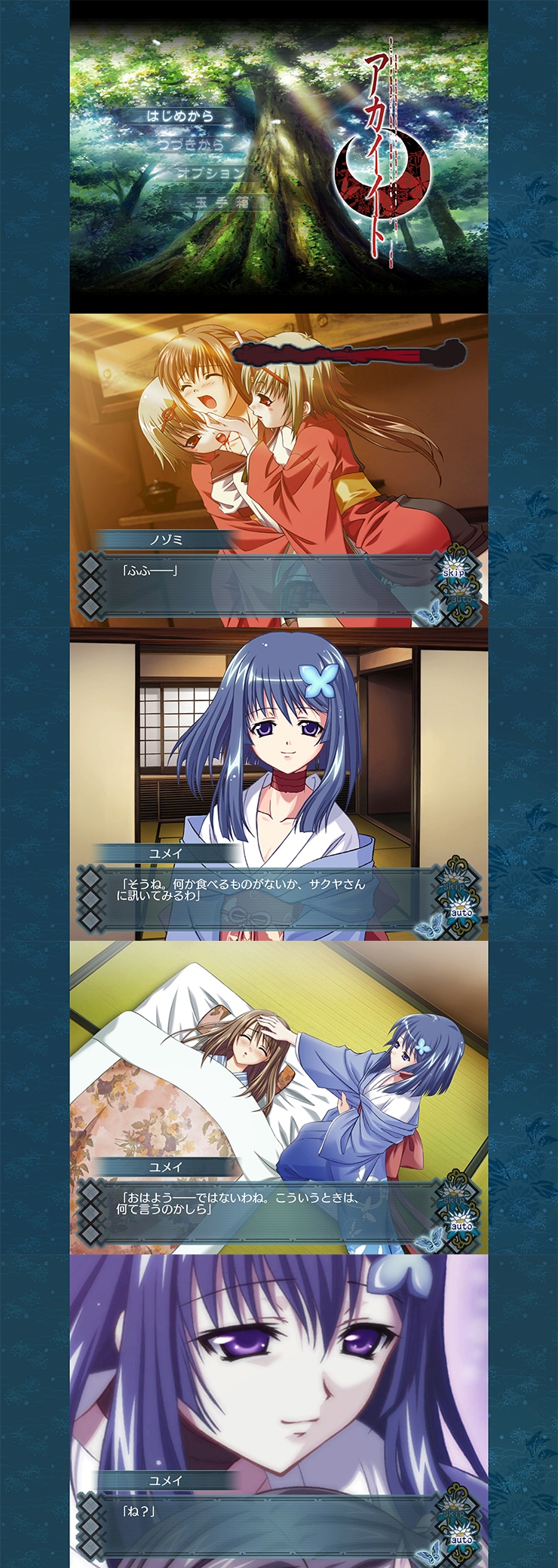Toggle auto beside the サクヤさん dialogue line
This screenshot has height=1568, width=558.
click(461, 912)
